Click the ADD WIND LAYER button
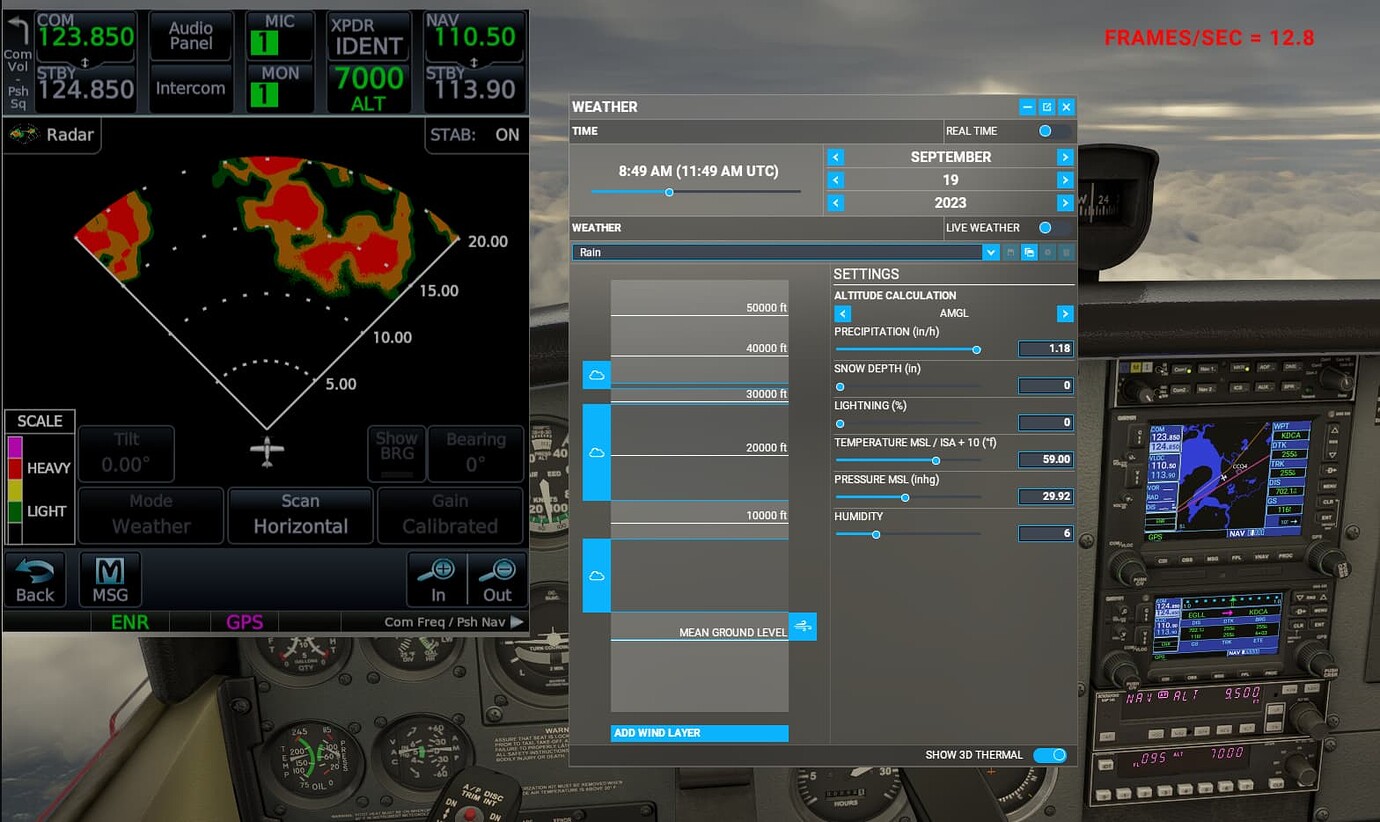Viewport: 1380px width, 822px height. 699,733
